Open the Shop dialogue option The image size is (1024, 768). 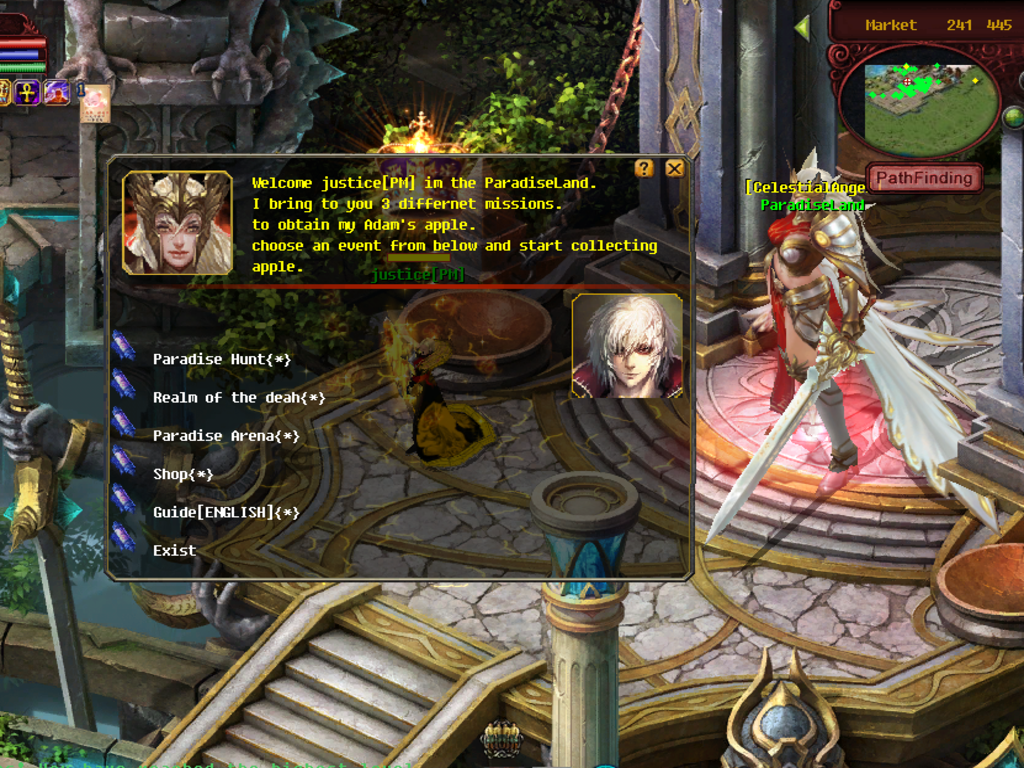(183, 474)
